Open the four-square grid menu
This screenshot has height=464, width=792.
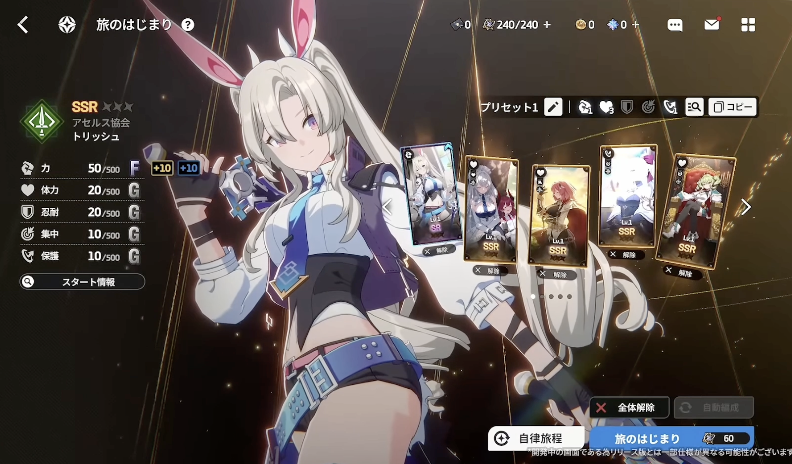tap(748, 25)
